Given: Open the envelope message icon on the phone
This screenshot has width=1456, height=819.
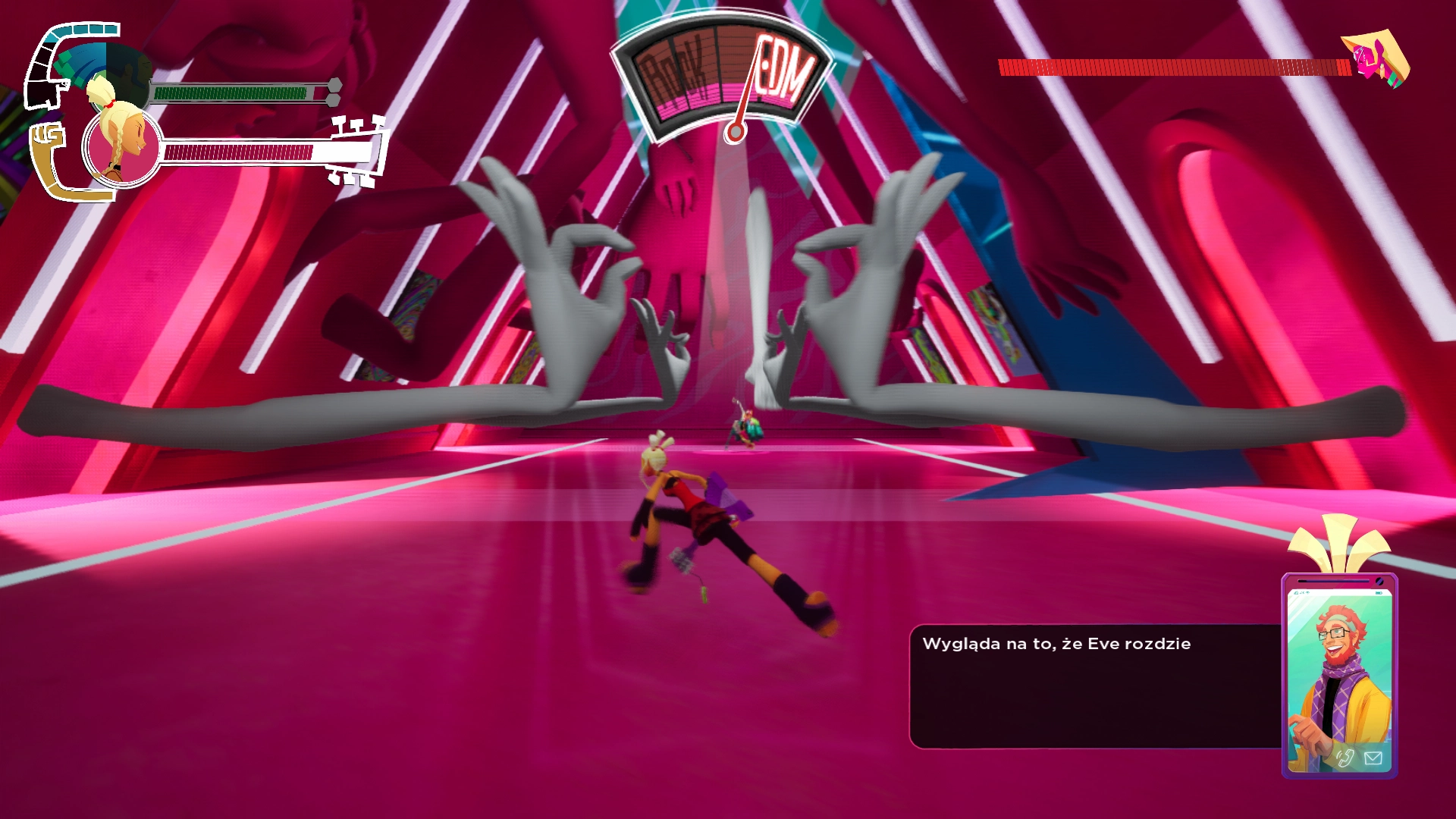Looking at the screenshot, I should click(x=1373, y=758).
